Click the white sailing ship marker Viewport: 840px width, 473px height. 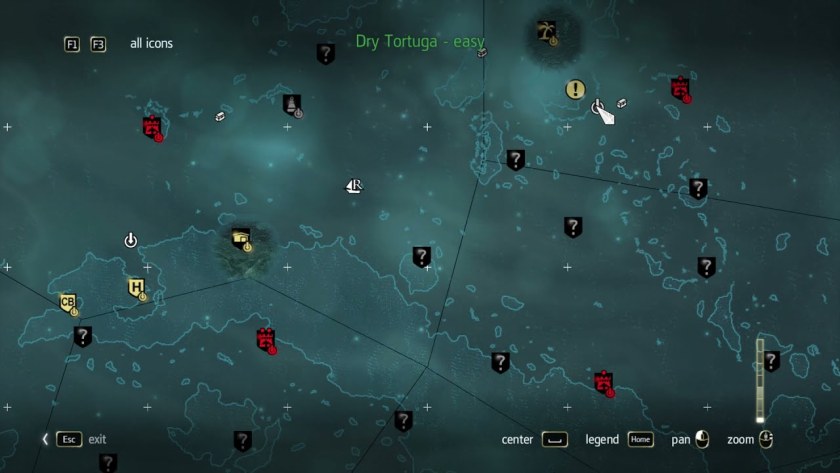point(353,186)
